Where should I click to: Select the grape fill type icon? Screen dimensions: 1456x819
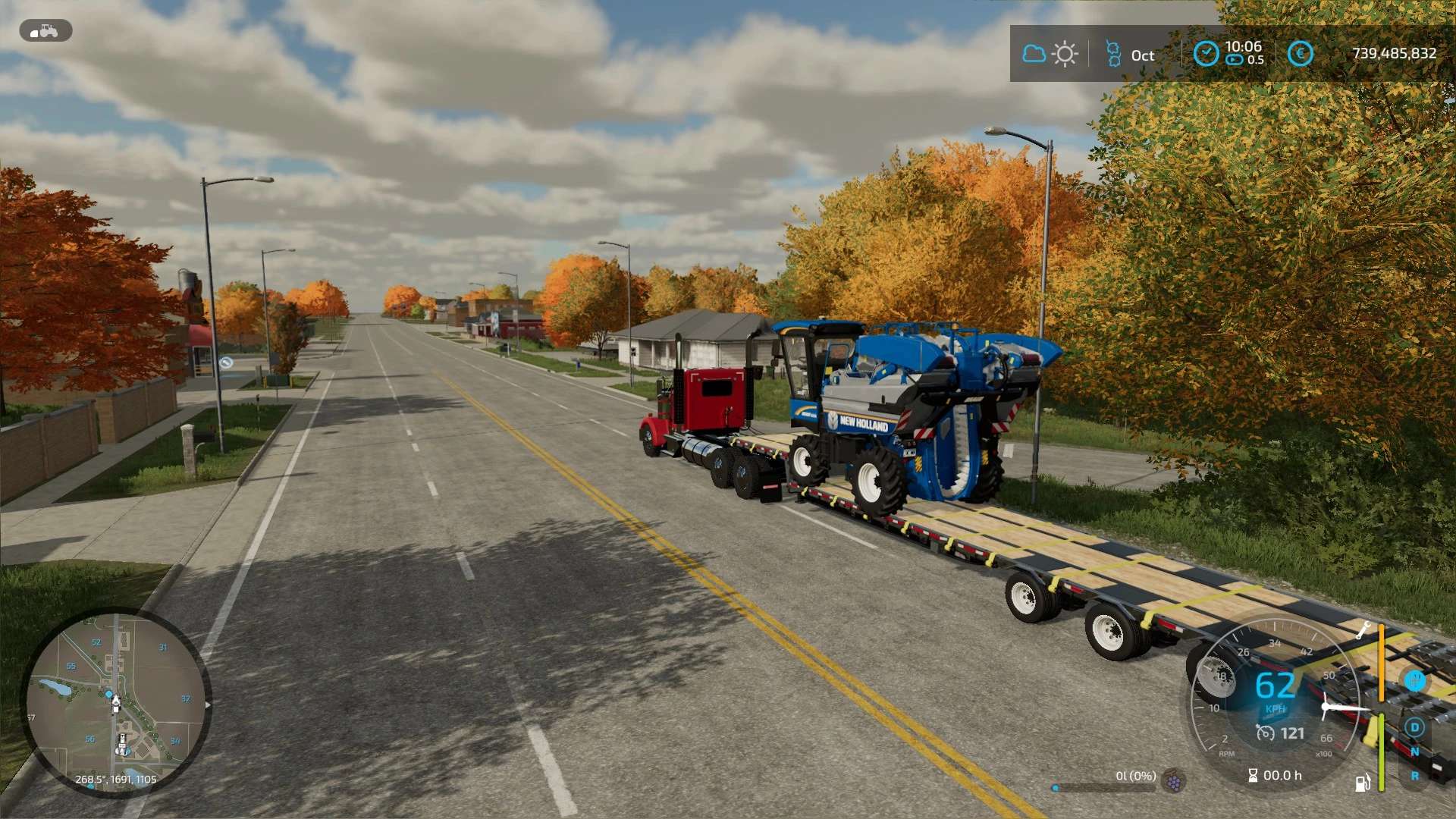pyautogui.click(x=1174, y=780)
